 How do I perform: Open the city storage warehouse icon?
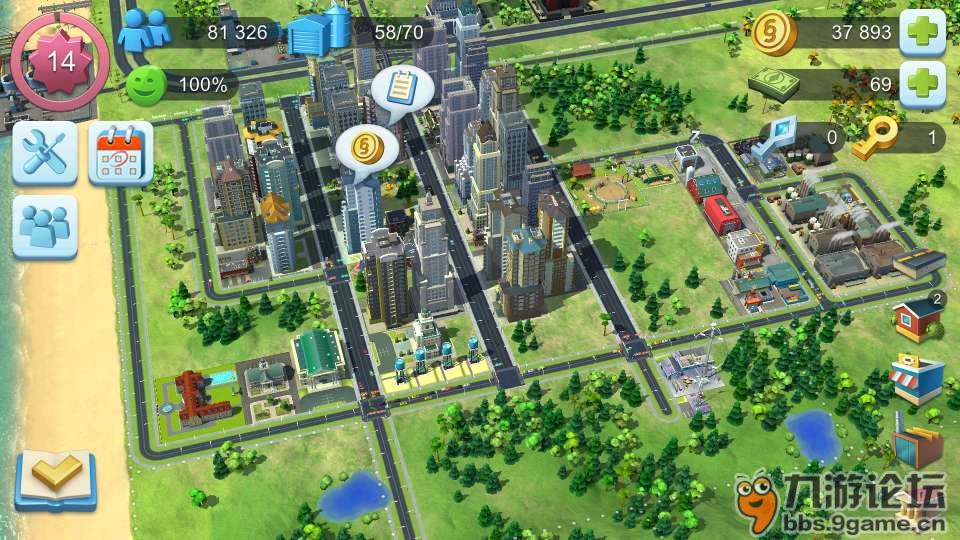click(x=318, y=32)
